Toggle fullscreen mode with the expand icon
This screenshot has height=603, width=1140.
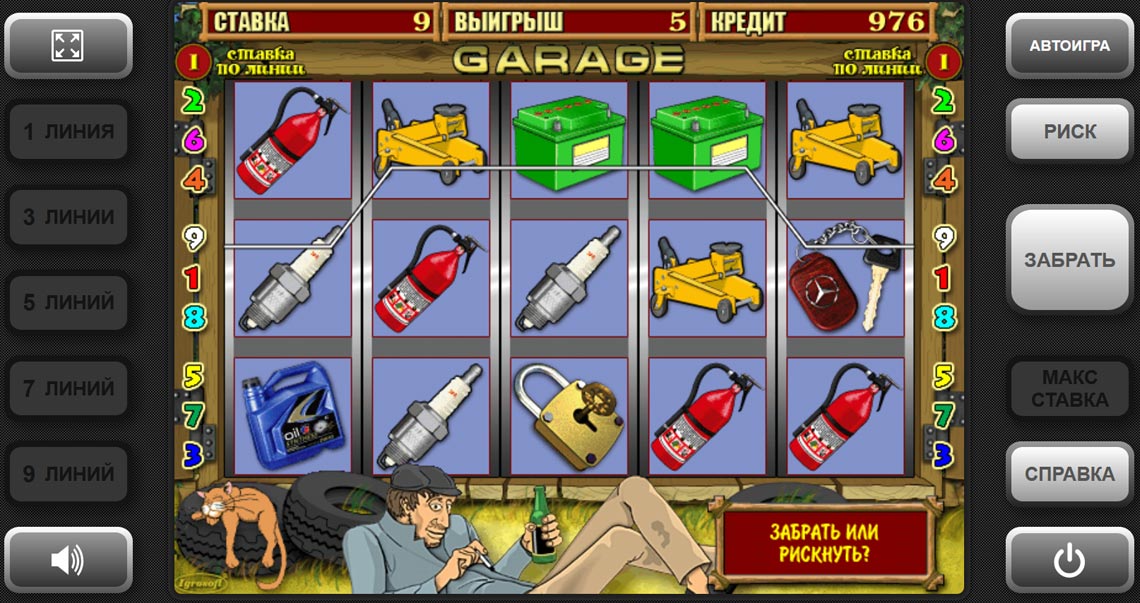coord(68,45)
